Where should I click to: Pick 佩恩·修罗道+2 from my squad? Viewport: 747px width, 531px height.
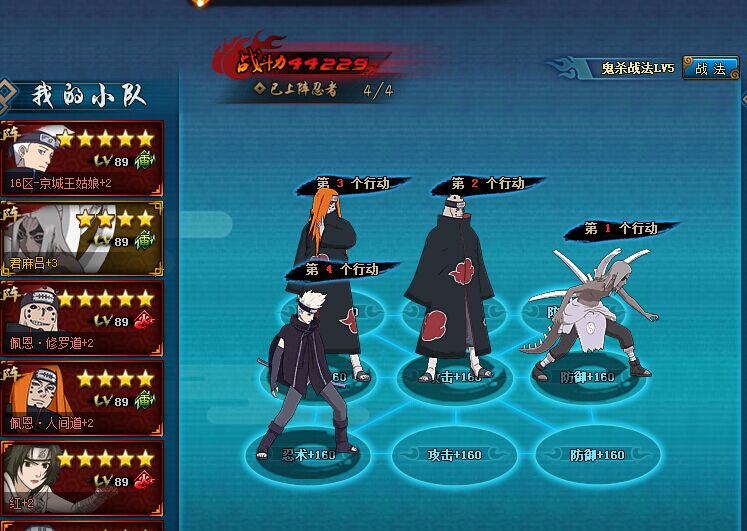click(x=82, y=319)
